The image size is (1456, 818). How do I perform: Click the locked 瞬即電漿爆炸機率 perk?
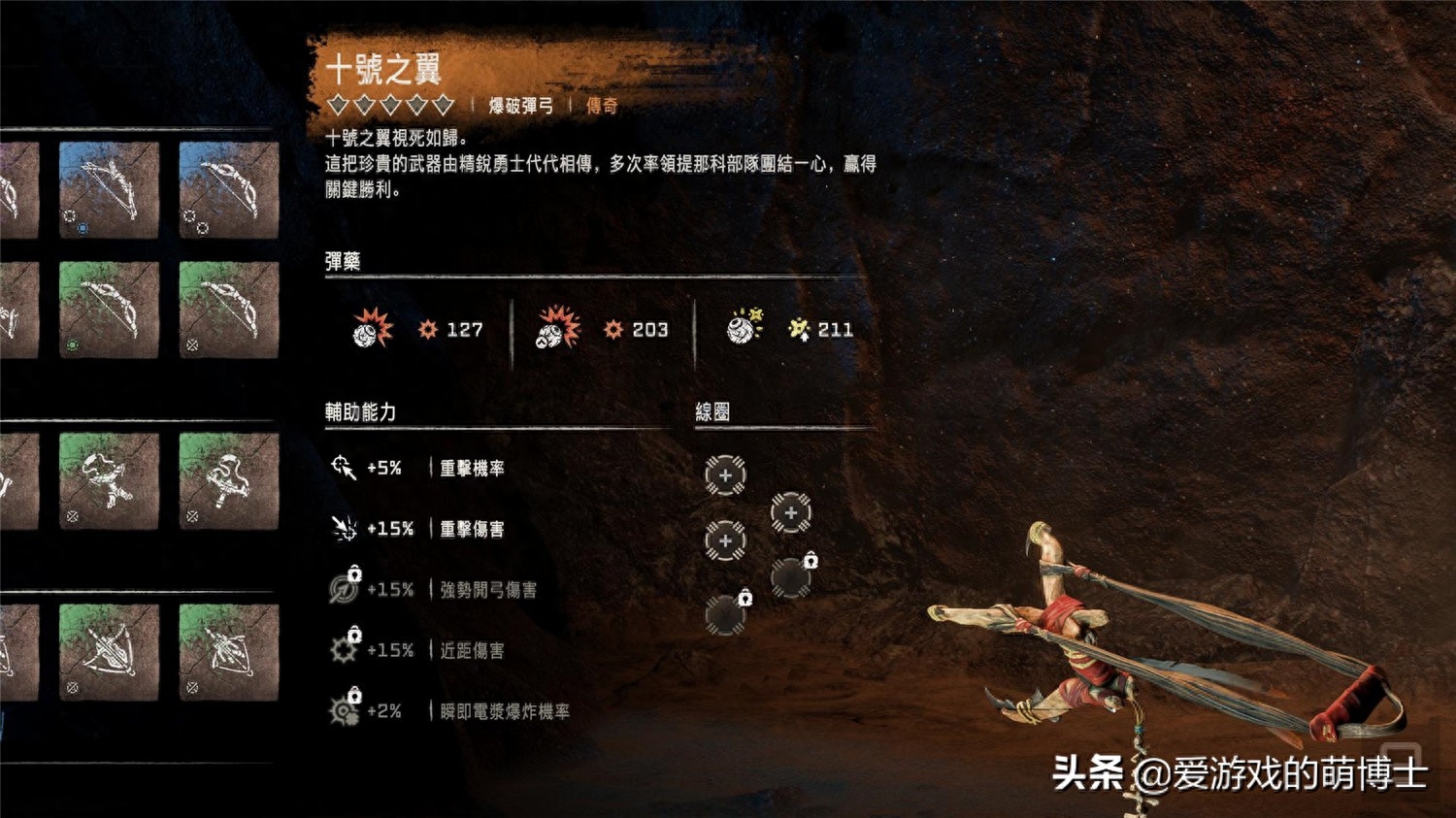pos(447,711)
